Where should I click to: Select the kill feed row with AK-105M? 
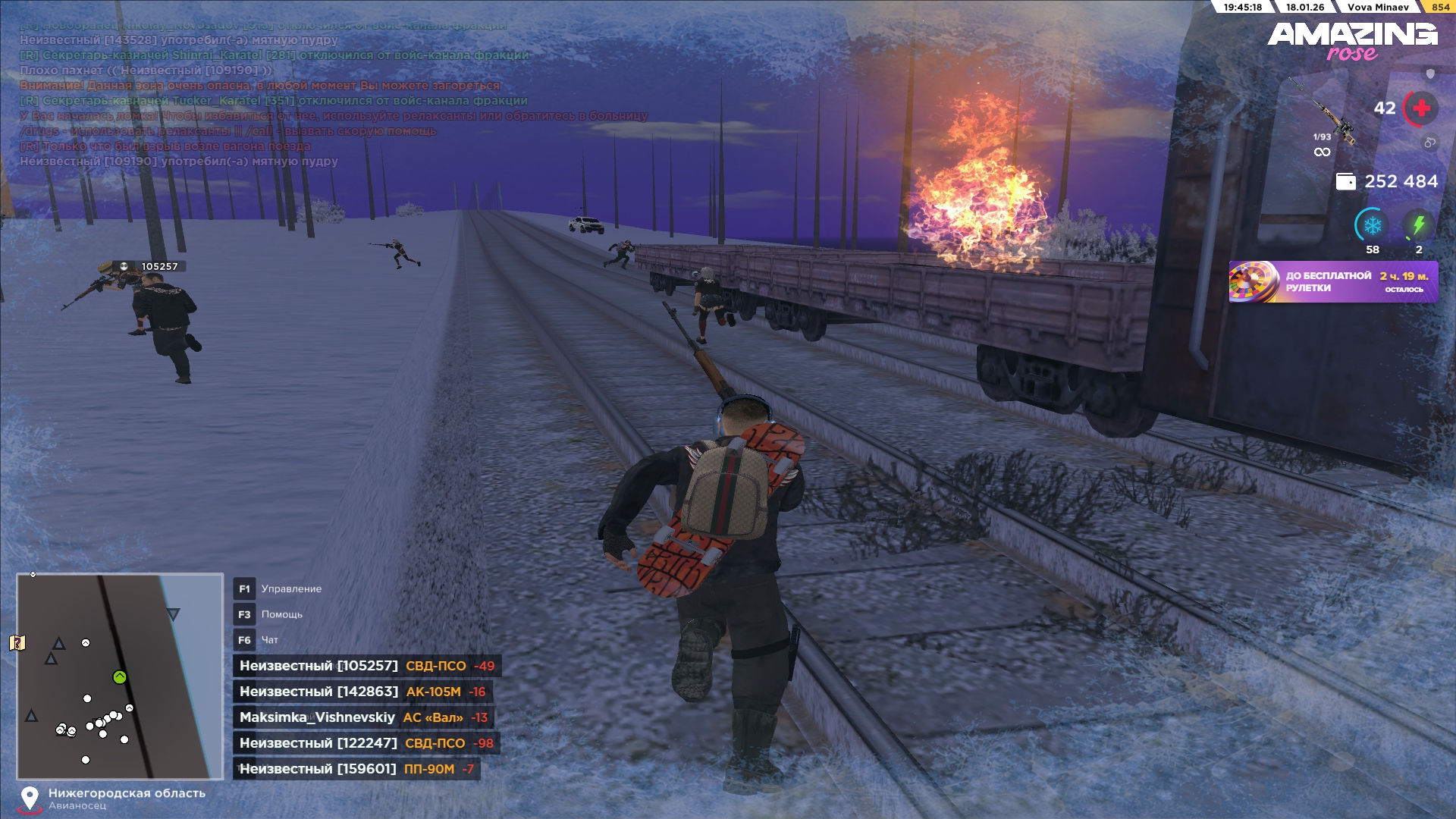pyautogui.click(x=362, y=692)
